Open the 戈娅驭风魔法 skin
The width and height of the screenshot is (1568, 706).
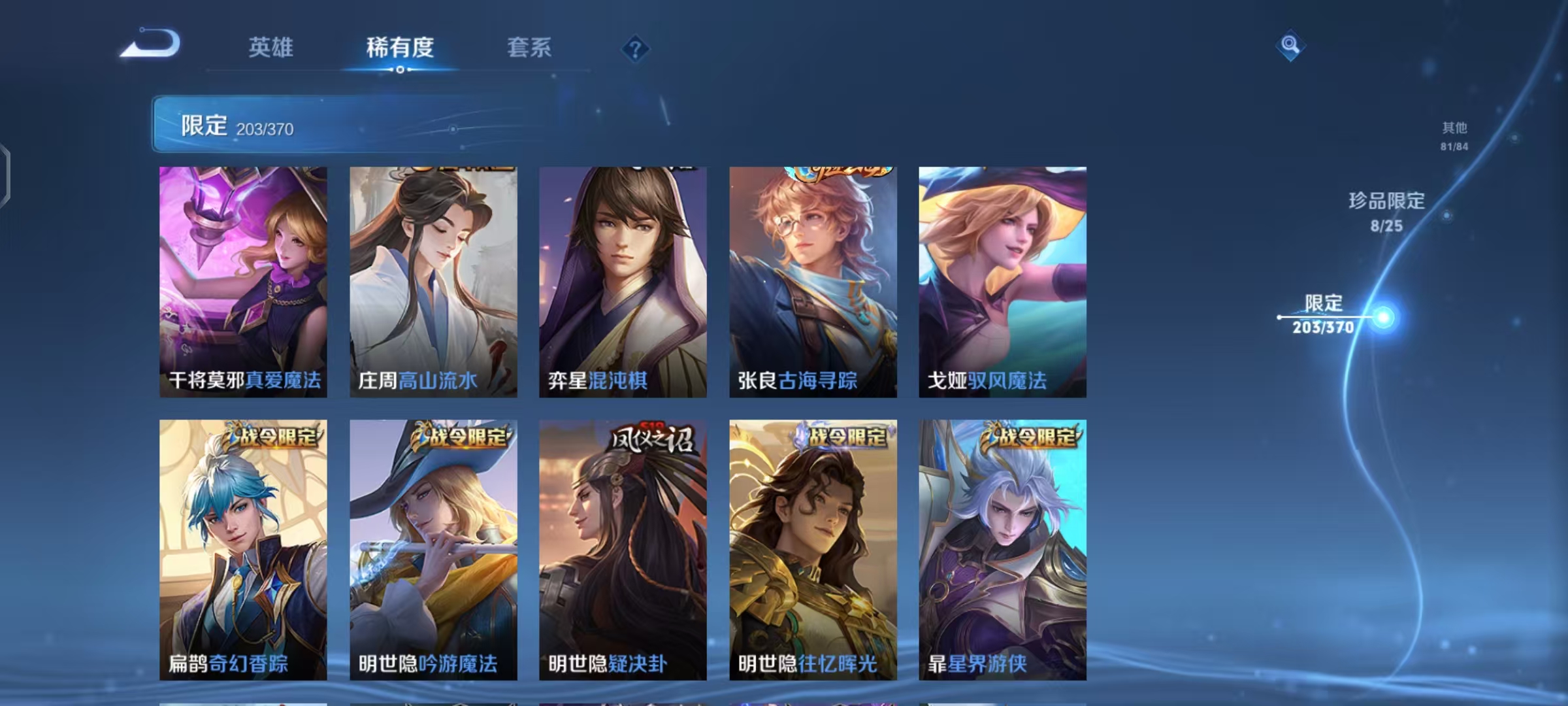click(x=1004, y=281)
